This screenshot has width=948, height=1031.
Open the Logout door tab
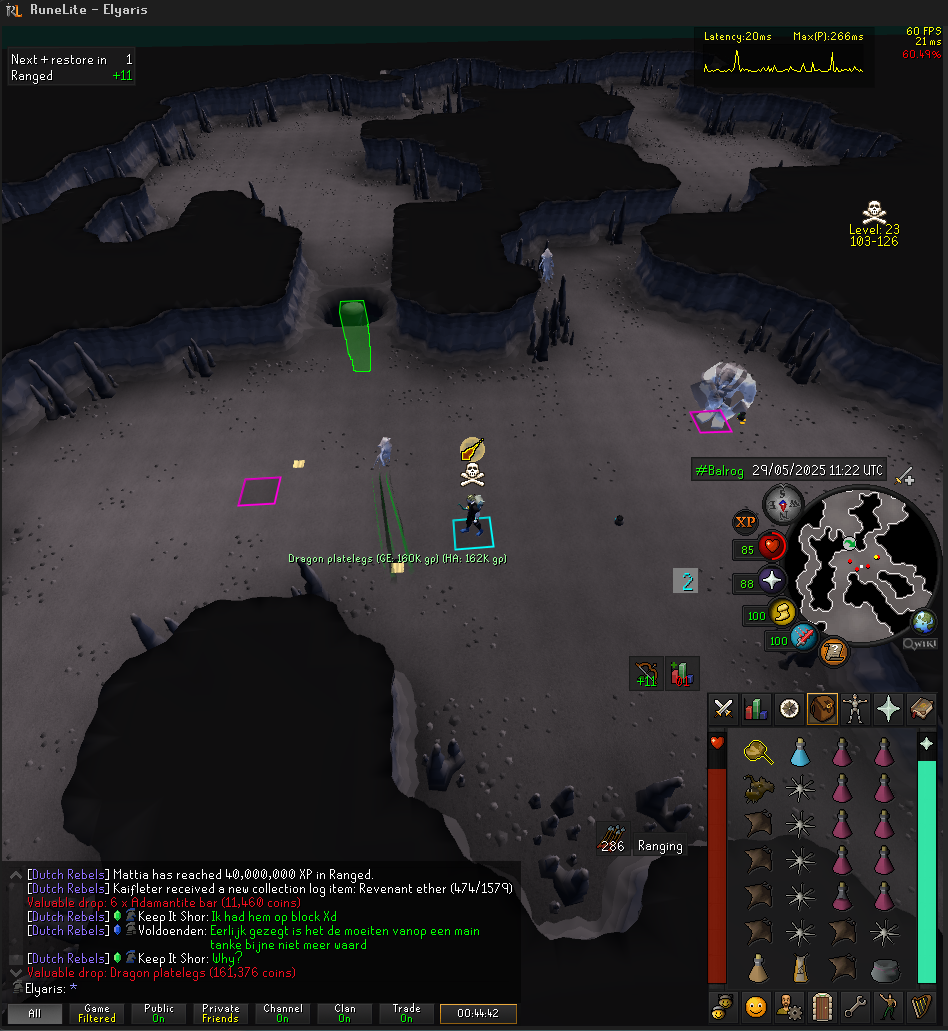click(x=822, y=1005)
